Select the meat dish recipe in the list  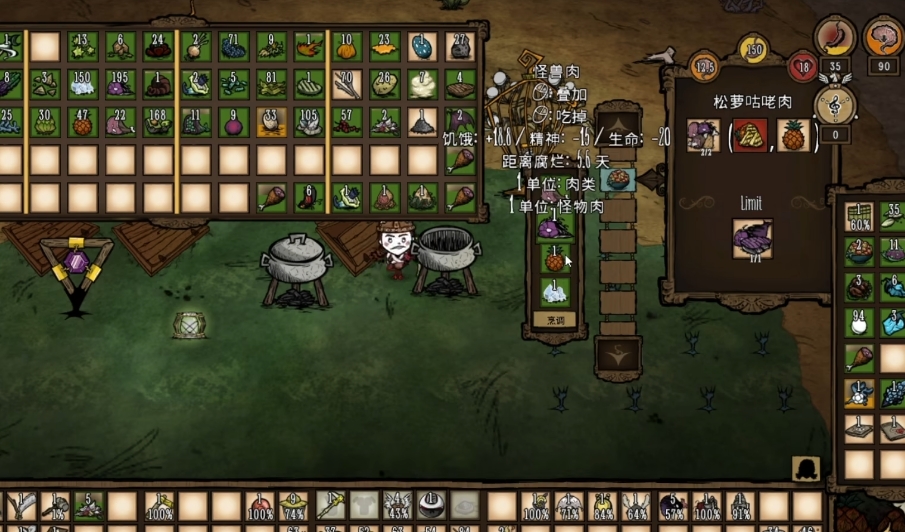(x=617, y=180)
